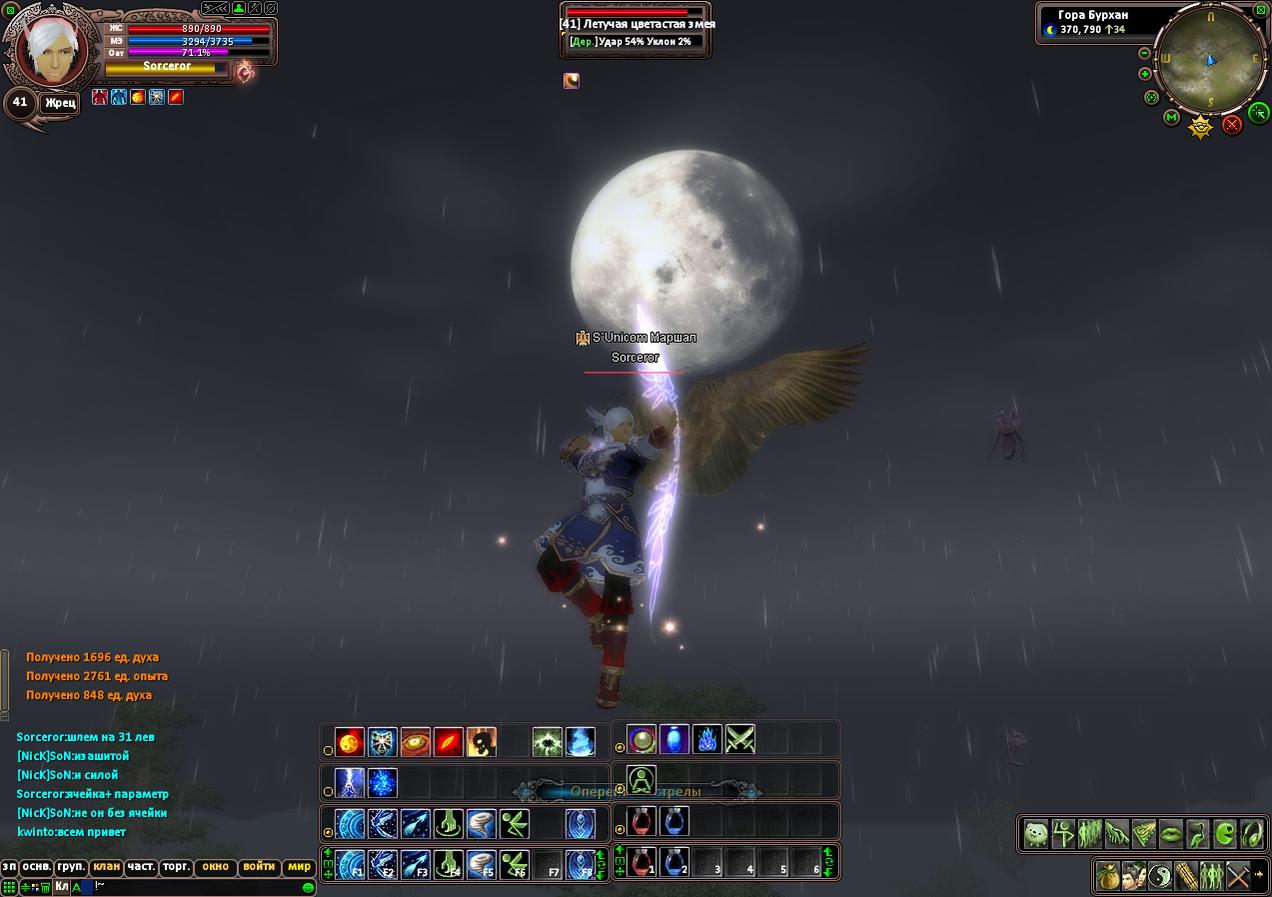Zoom in the minimap with plus button
Viewport: 1272px width, 897px height.
1145,74
